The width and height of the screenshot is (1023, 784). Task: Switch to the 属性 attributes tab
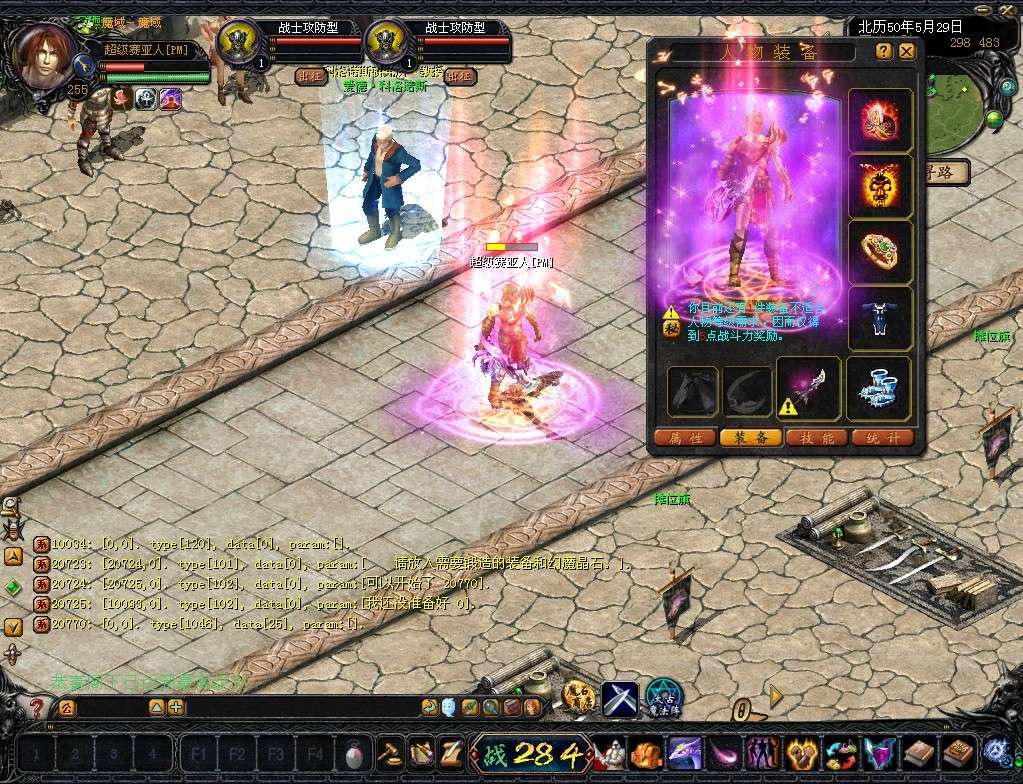pos(685,438)
